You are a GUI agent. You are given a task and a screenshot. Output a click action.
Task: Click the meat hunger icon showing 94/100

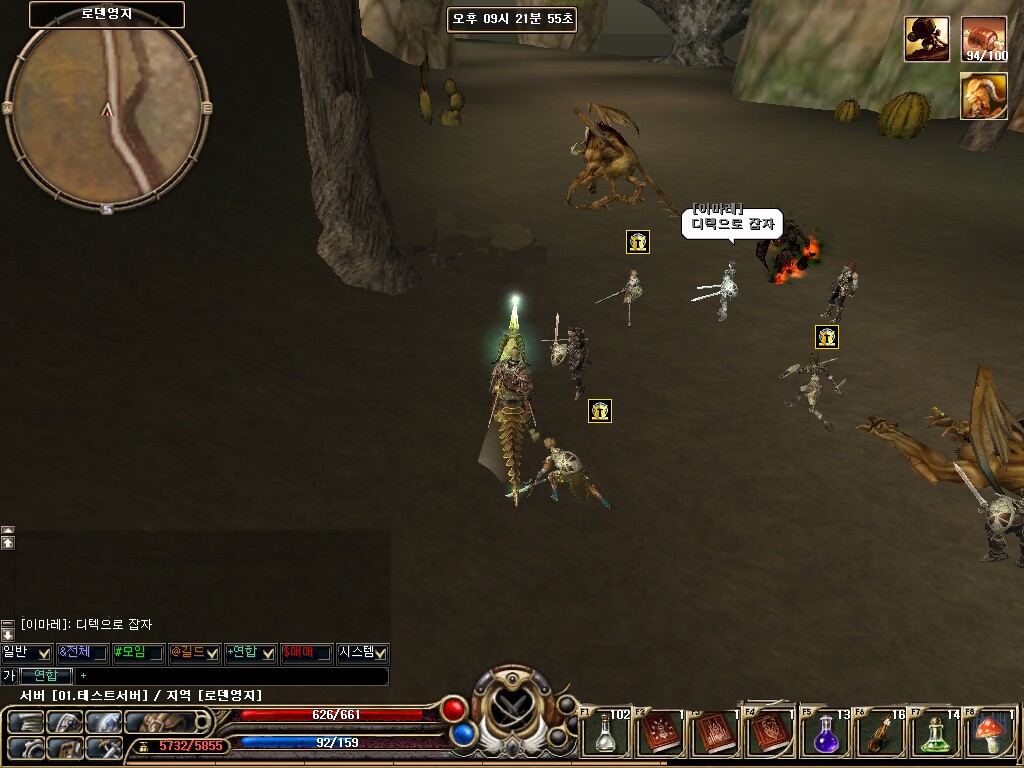(984, 39)
